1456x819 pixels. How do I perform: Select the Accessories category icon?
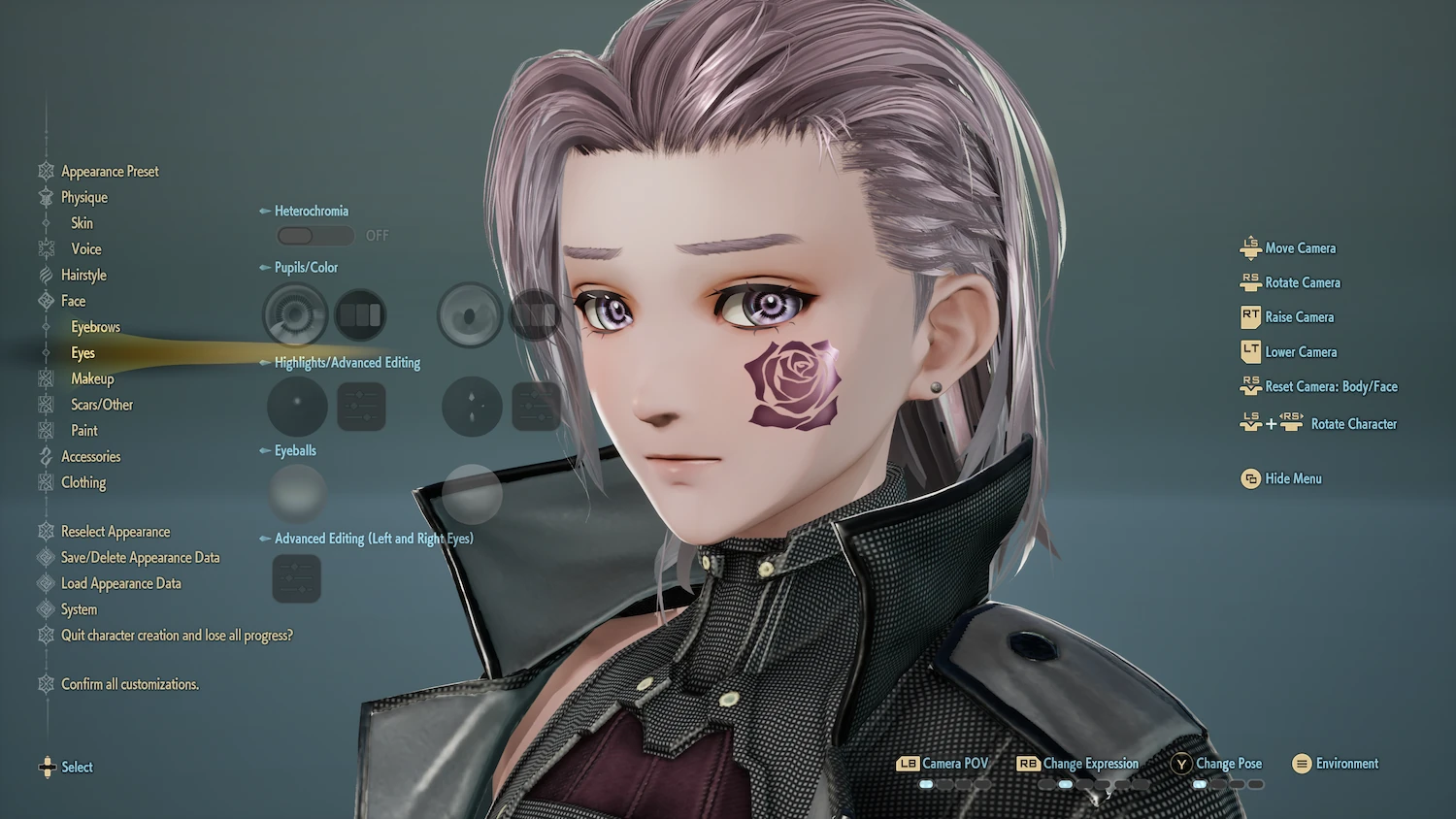(47, 456)
